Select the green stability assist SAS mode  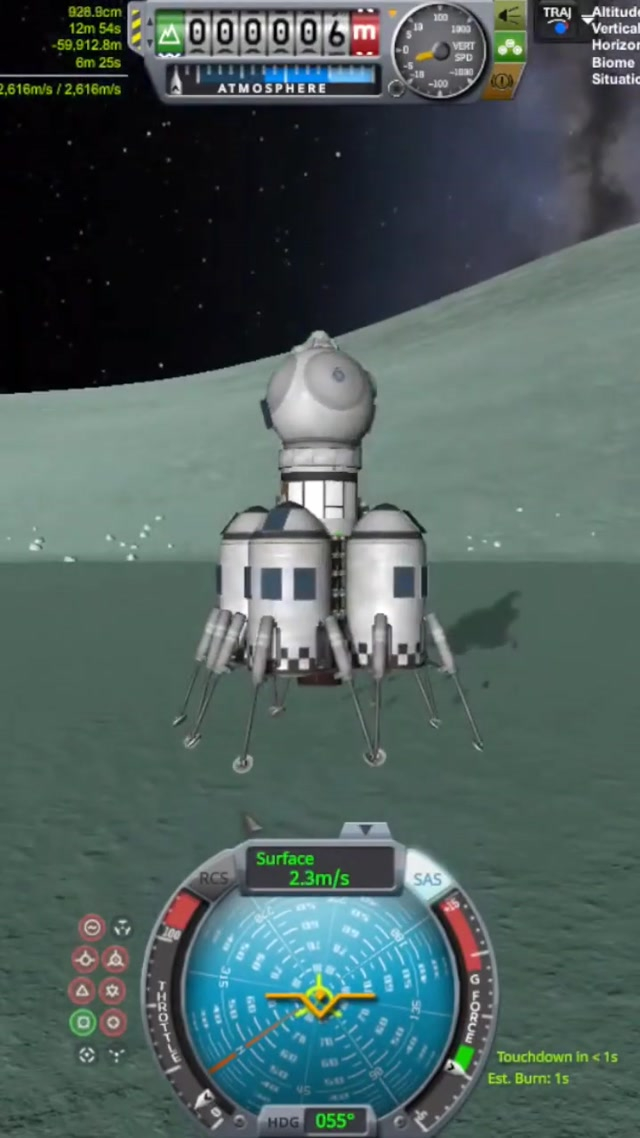[83, 1022]
